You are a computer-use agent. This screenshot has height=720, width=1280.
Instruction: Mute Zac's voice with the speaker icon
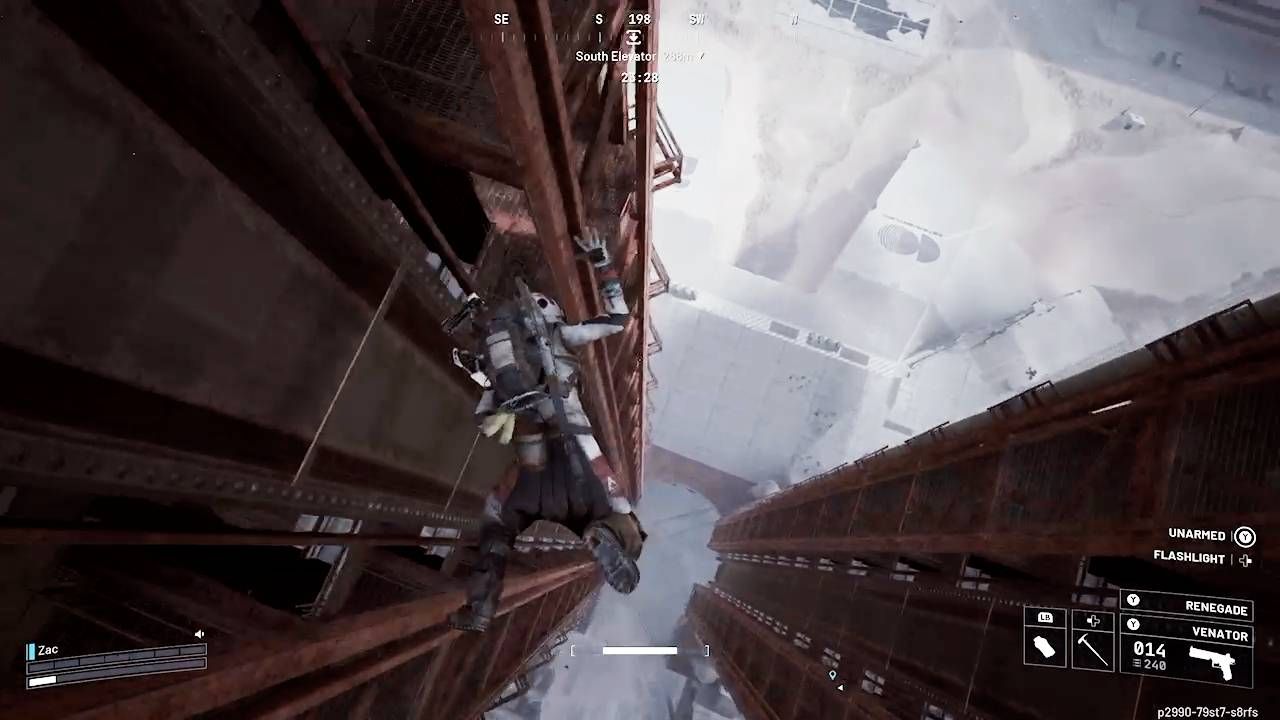[x=200, y=633]
